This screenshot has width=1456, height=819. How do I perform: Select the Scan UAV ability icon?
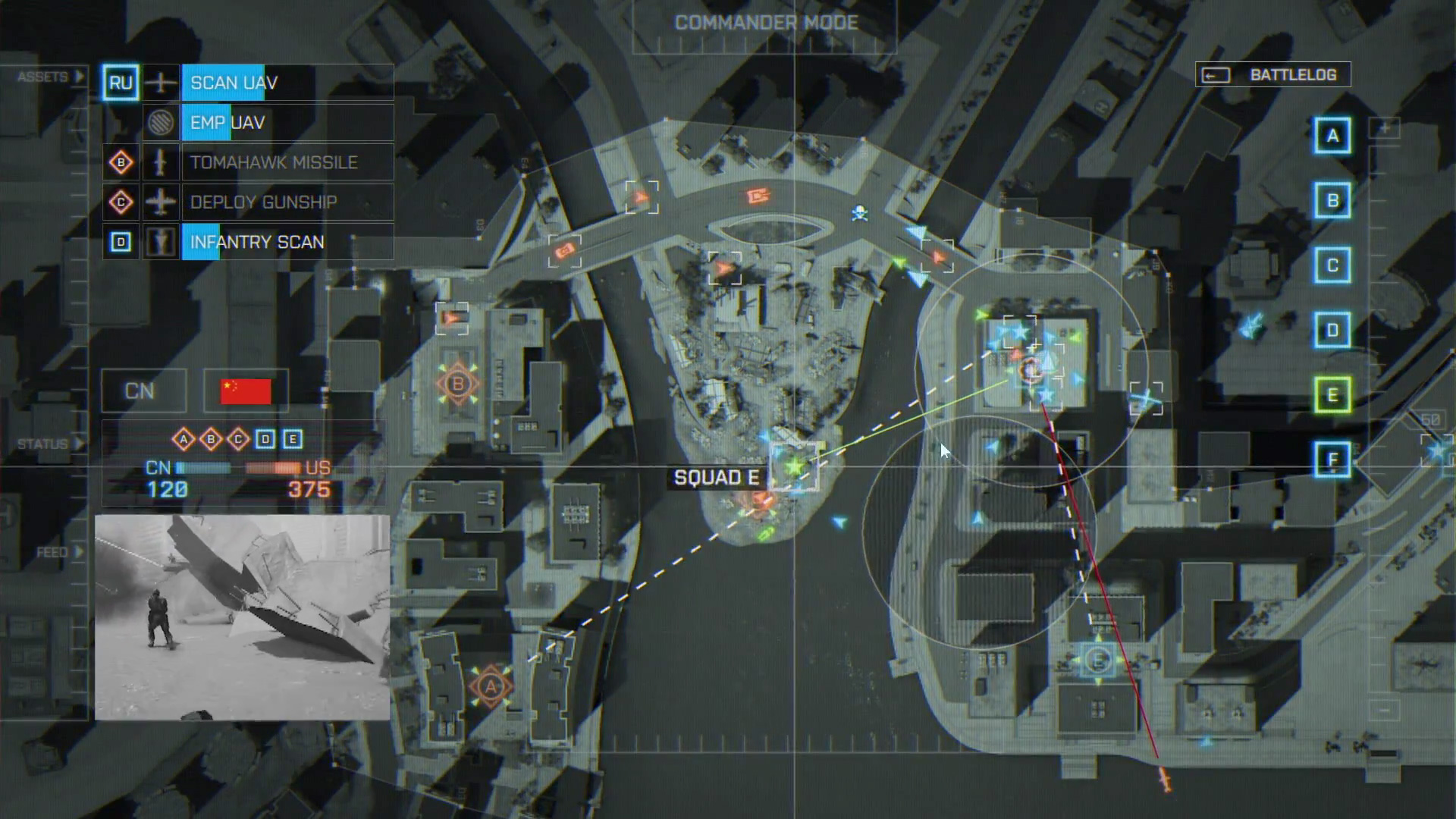(x=162, y=83)
